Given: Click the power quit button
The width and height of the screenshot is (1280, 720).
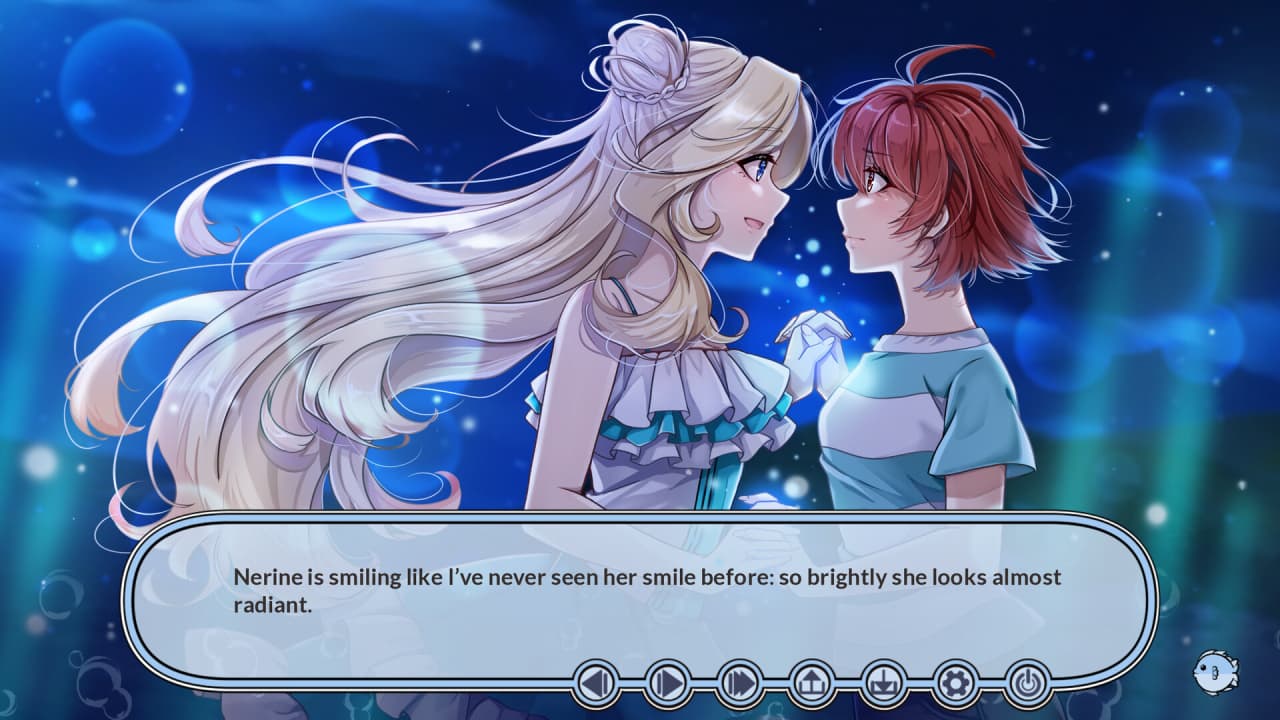Looking at the screenshot, I should (1028, 684).
